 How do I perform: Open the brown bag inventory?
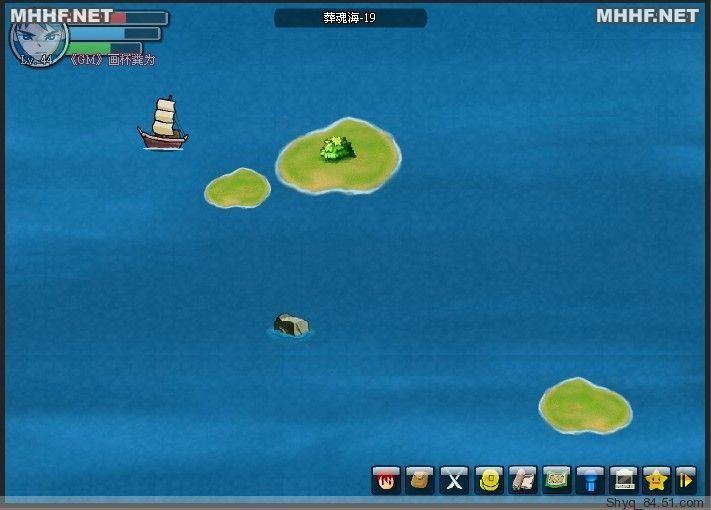pyautogui.click(x=420, y=480)
